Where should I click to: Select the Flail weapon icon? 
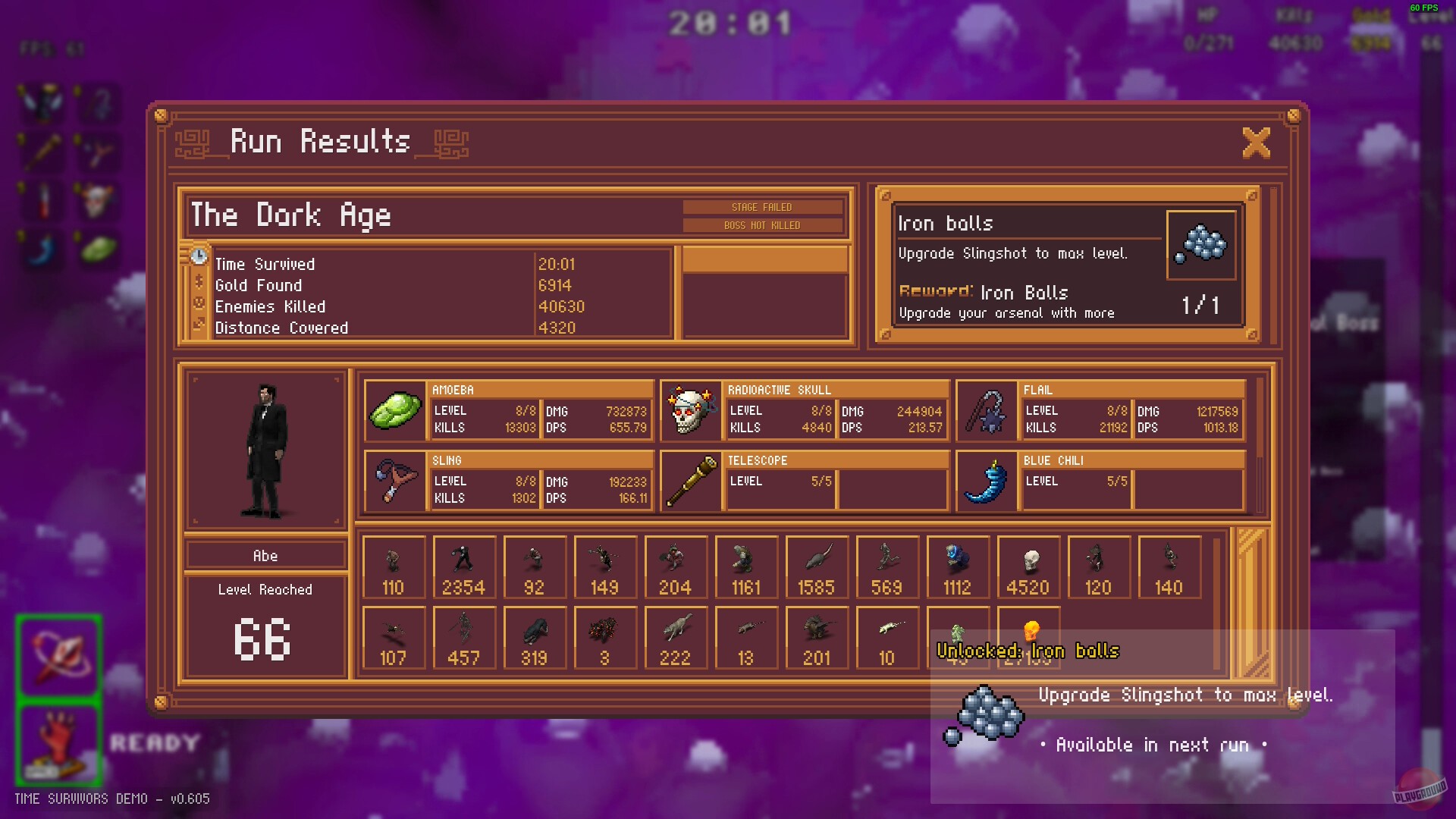(986, 412)
